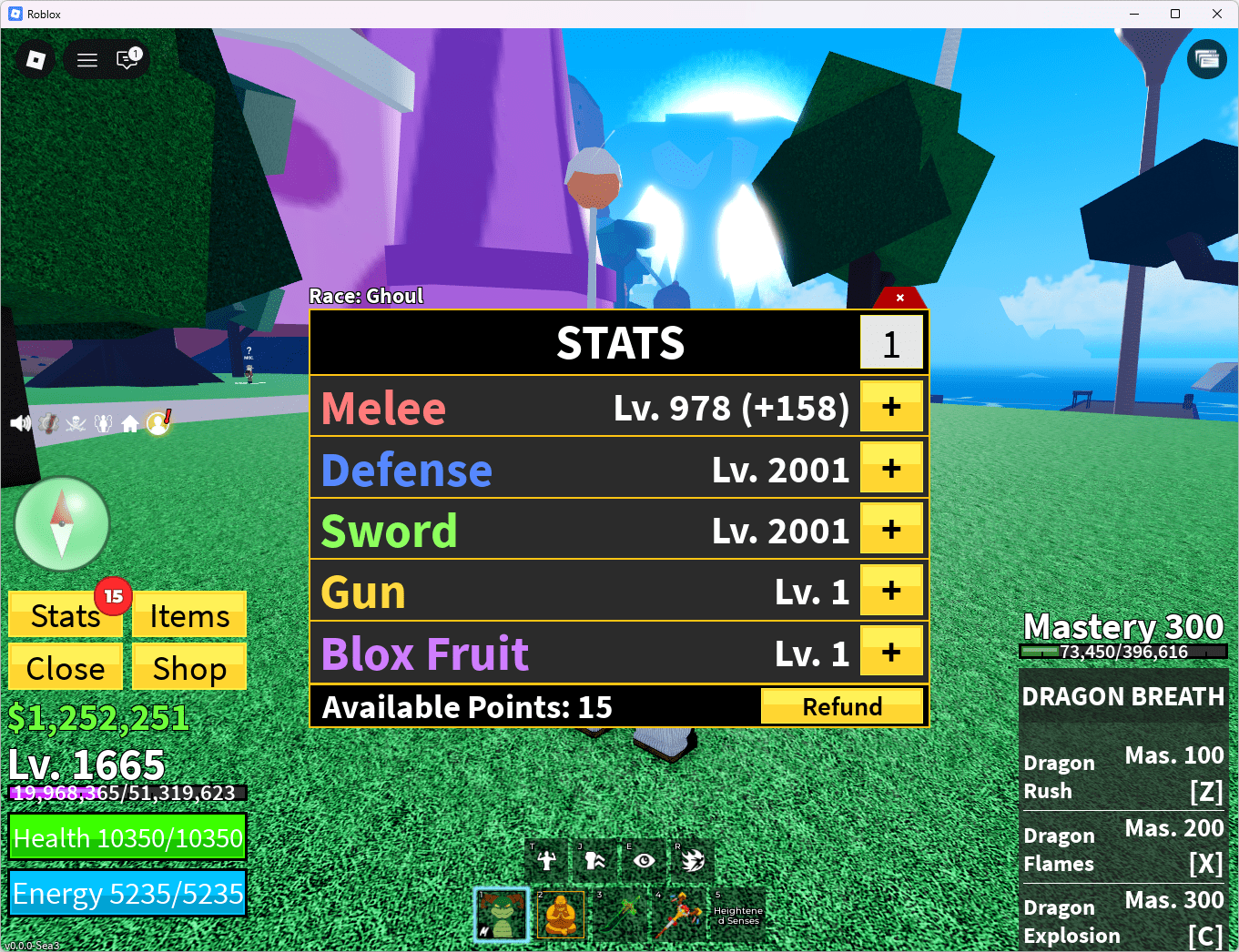Image resolution: width=1239 pixels, height=952 pixels.
Task: Click the pirate skull crew icon
Action: 76,422
